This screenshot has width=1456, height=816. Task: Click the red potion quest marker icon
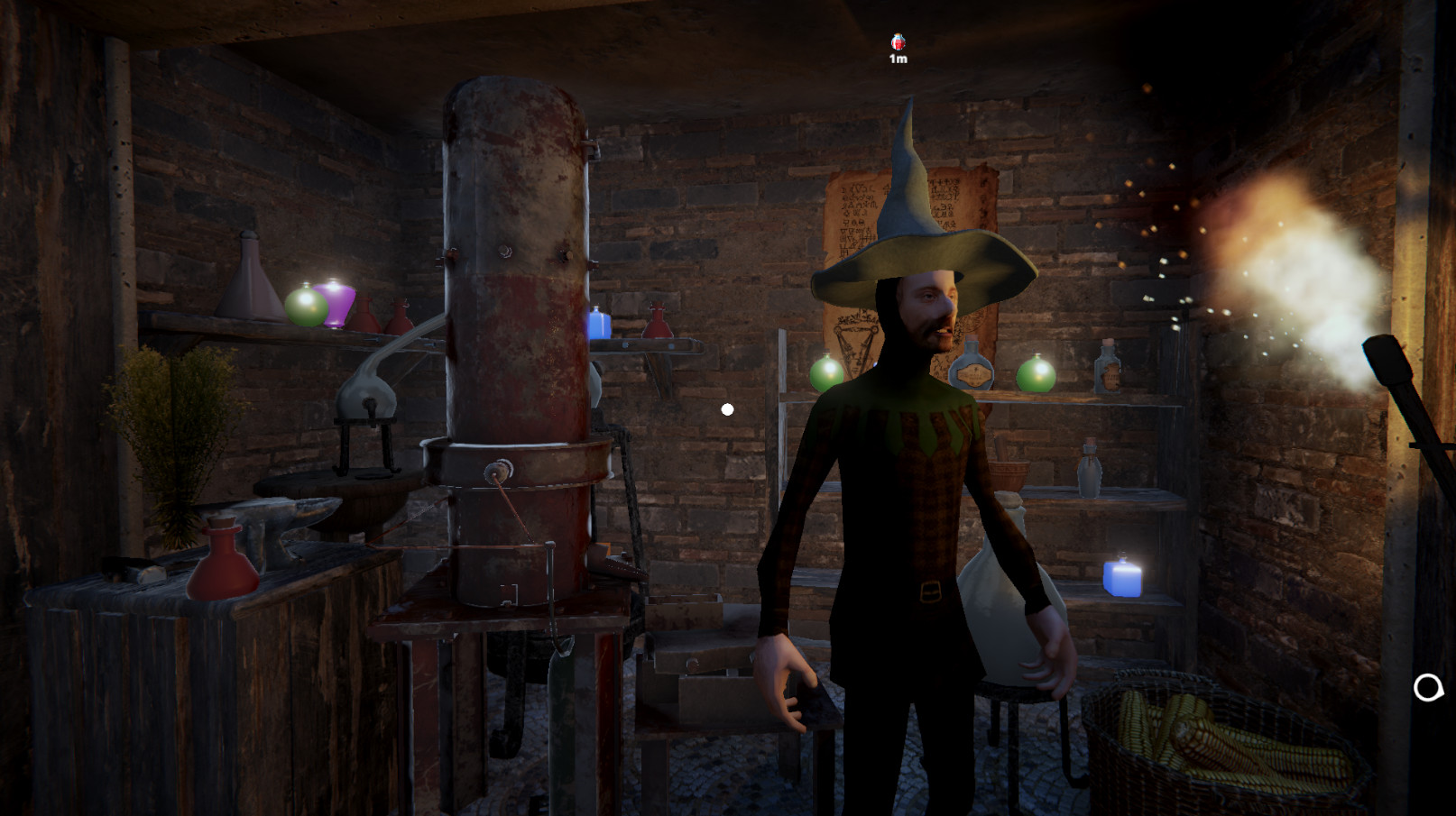point(898,41)
